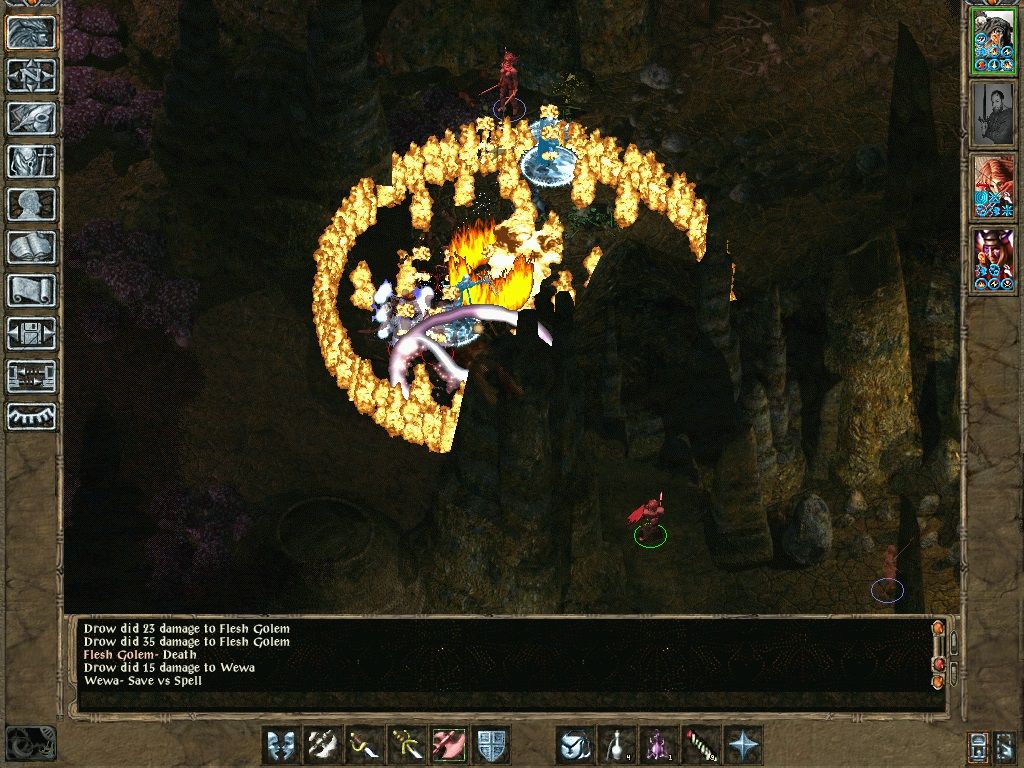Open the blue helmet quick slot
The width and height of the screenshot is (1024, 768).
pyautogui.click(x=575, y=745)
